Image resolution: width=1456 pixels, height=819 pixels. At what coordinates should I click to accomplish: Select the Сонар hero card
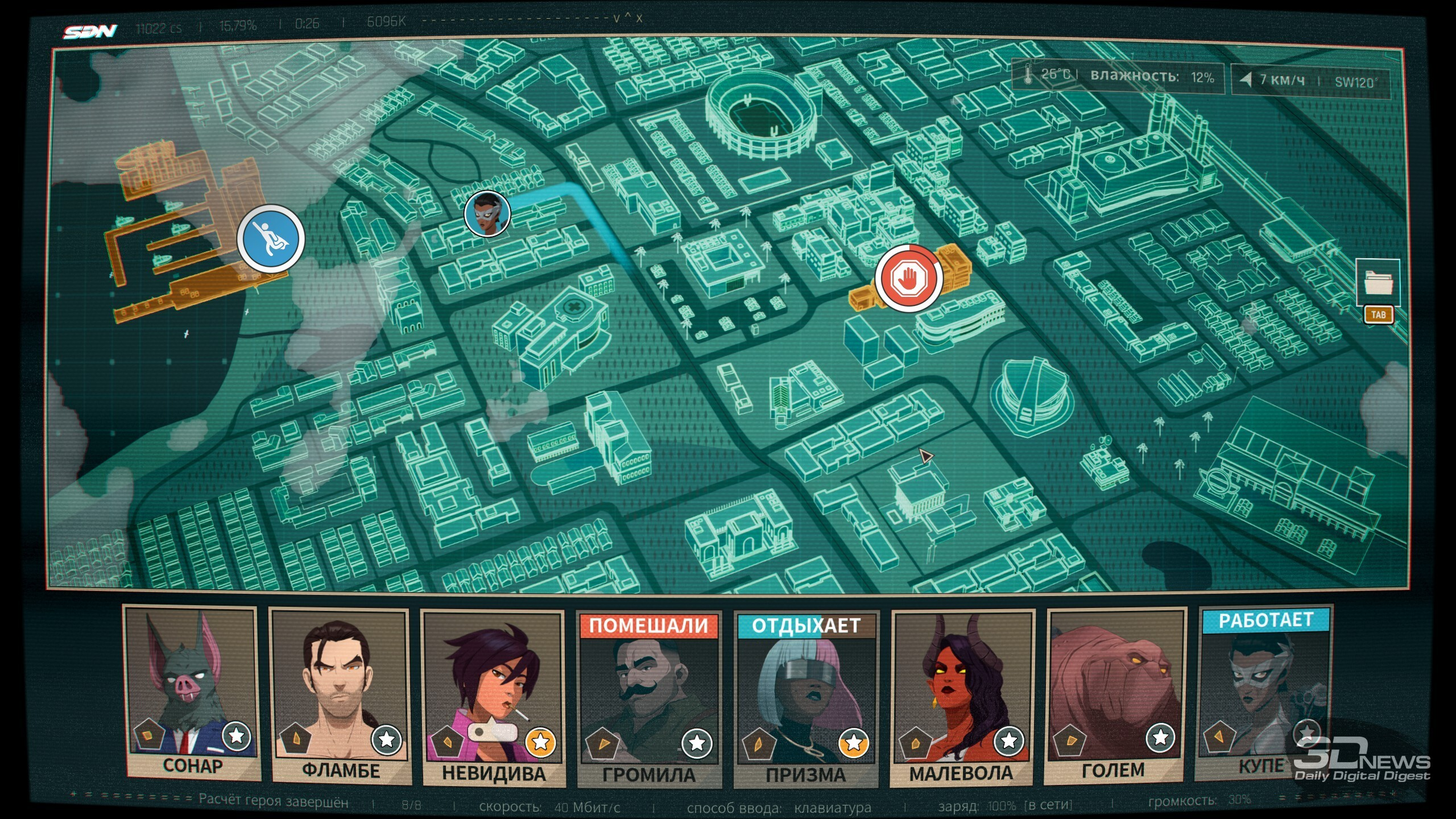(192, 691)
